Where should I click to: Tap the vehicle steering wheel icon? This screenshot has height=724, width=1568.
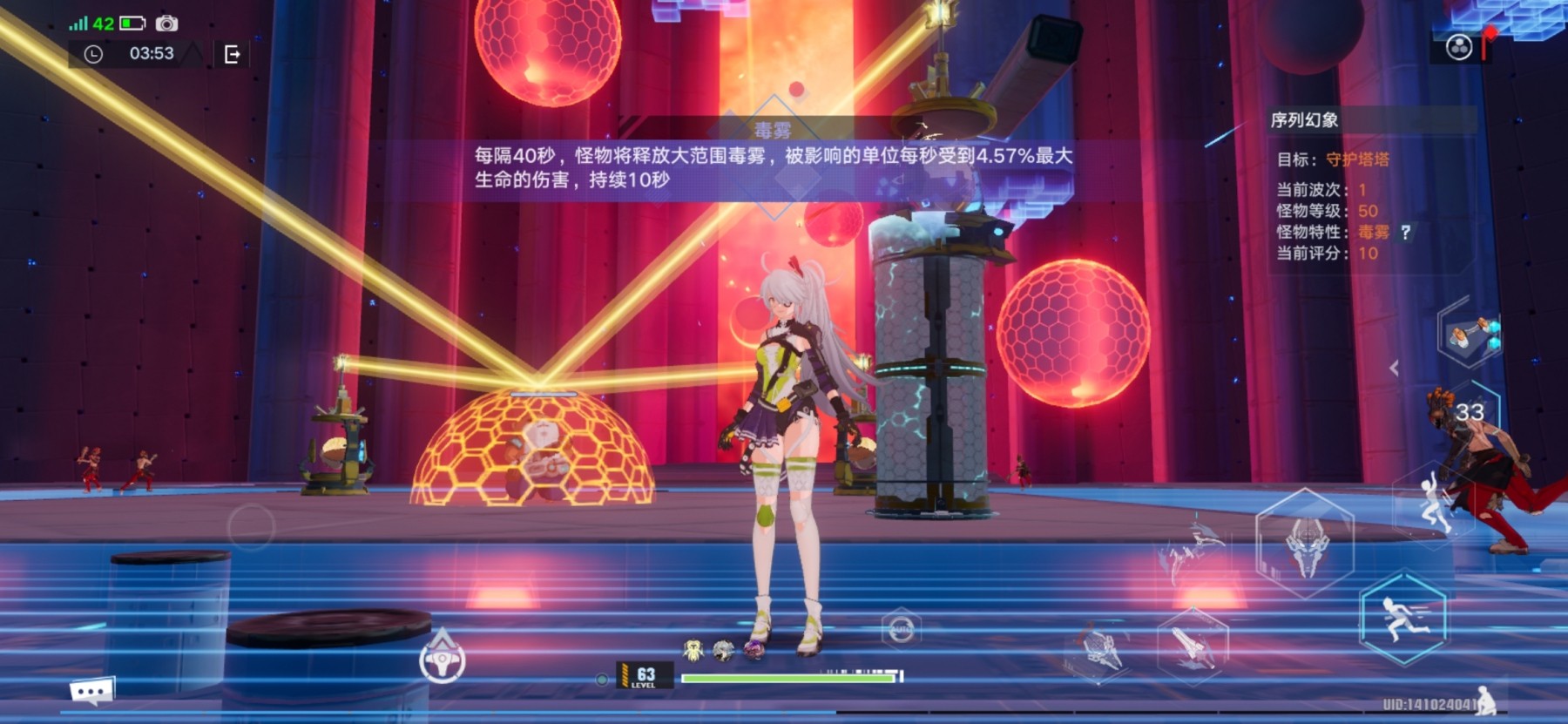coord(443,661)
